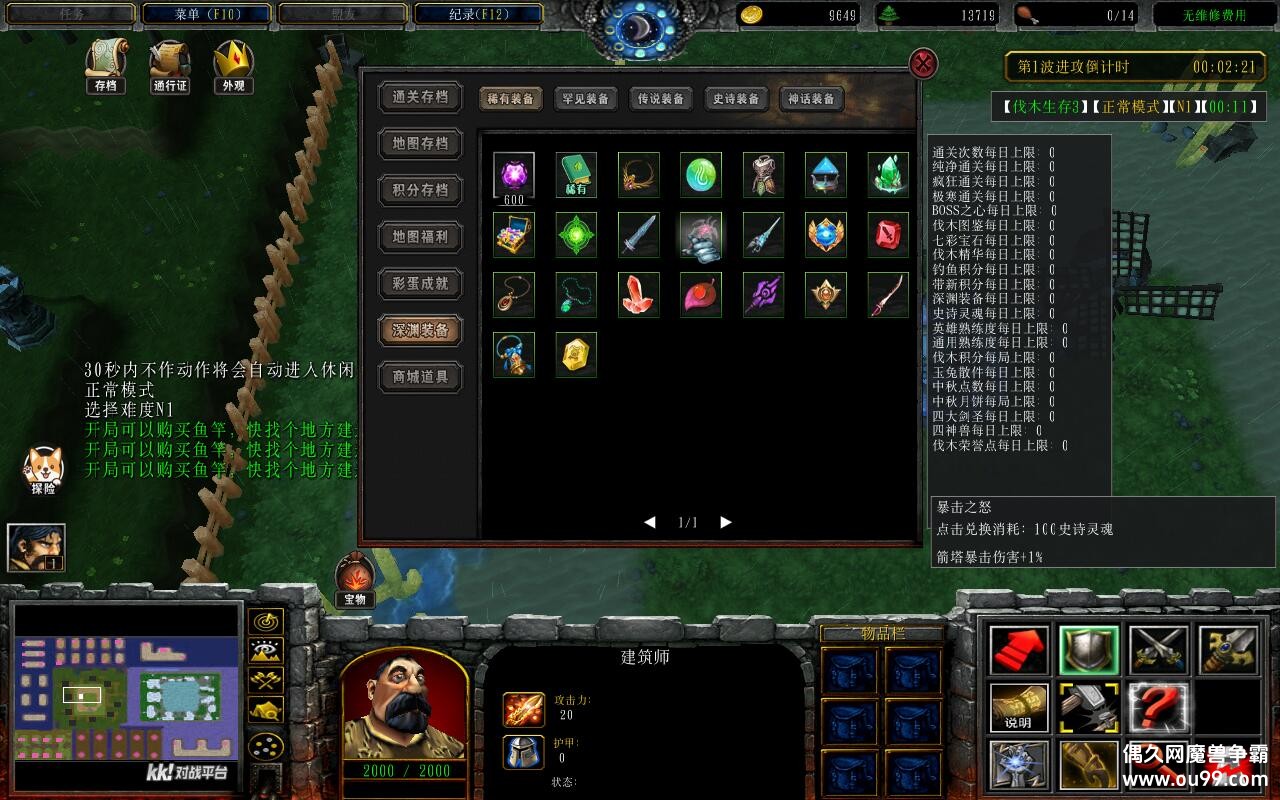The image size is (1280, 800).
Task: Select the 商城道具 menu entry
Action: (x=420, y=377)
